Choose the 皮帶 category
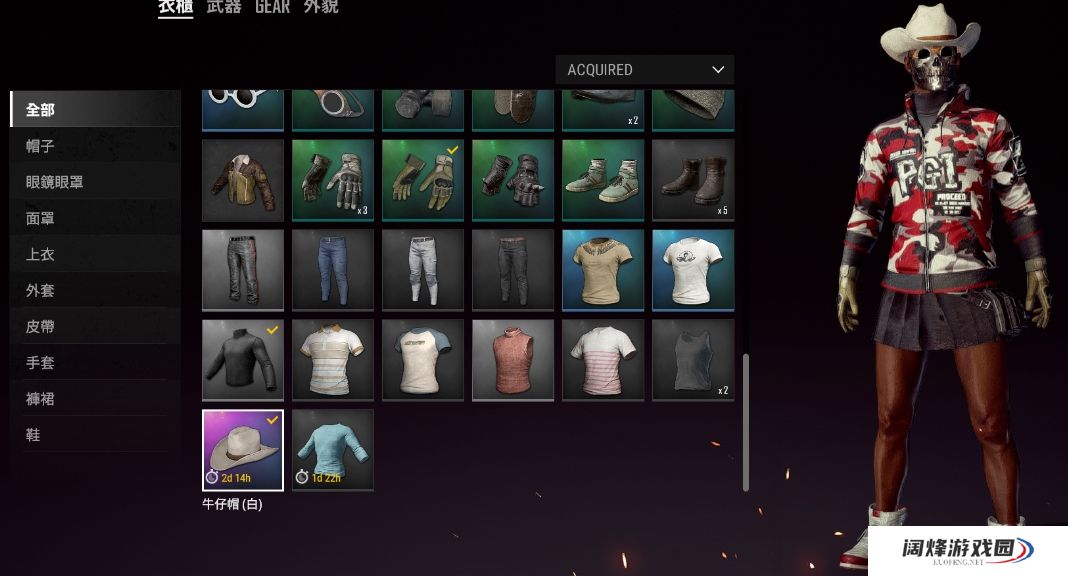 40,326
